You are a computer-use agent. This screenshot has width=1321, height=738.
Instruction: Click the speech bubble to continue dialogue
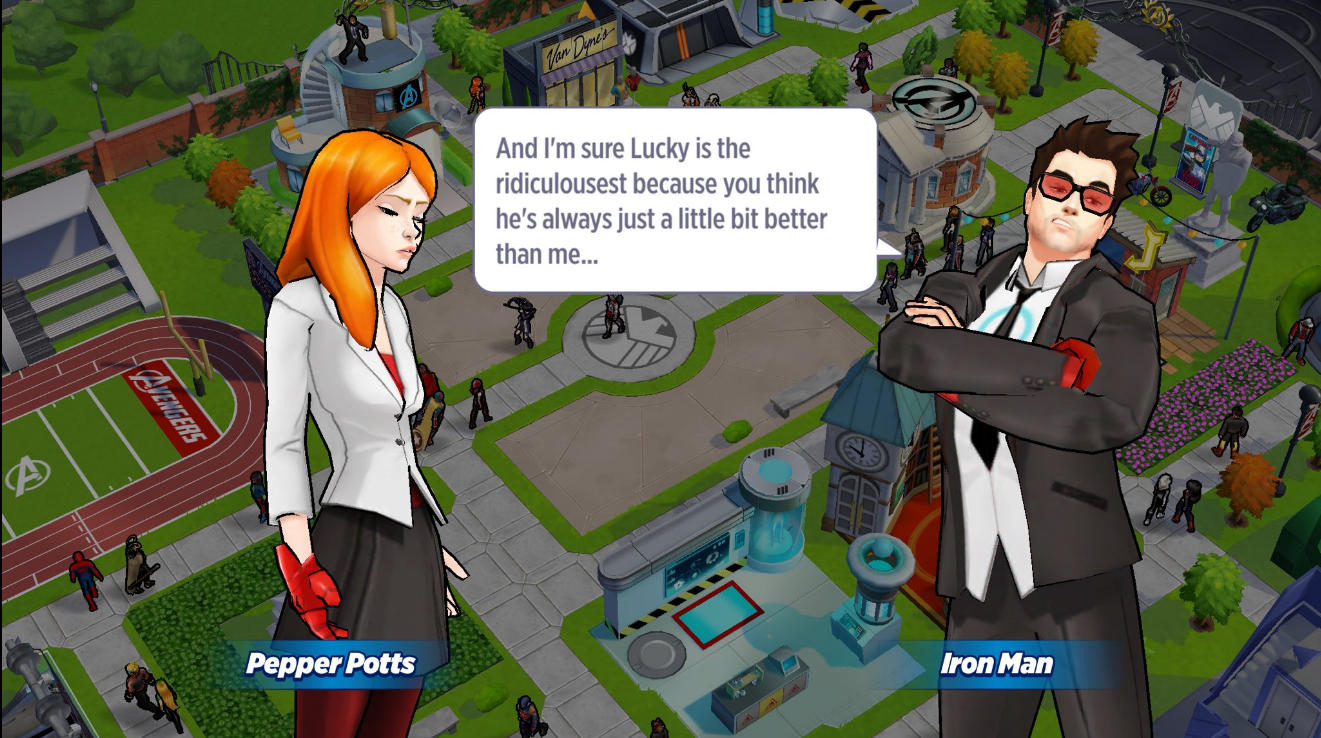pos(675,200)
